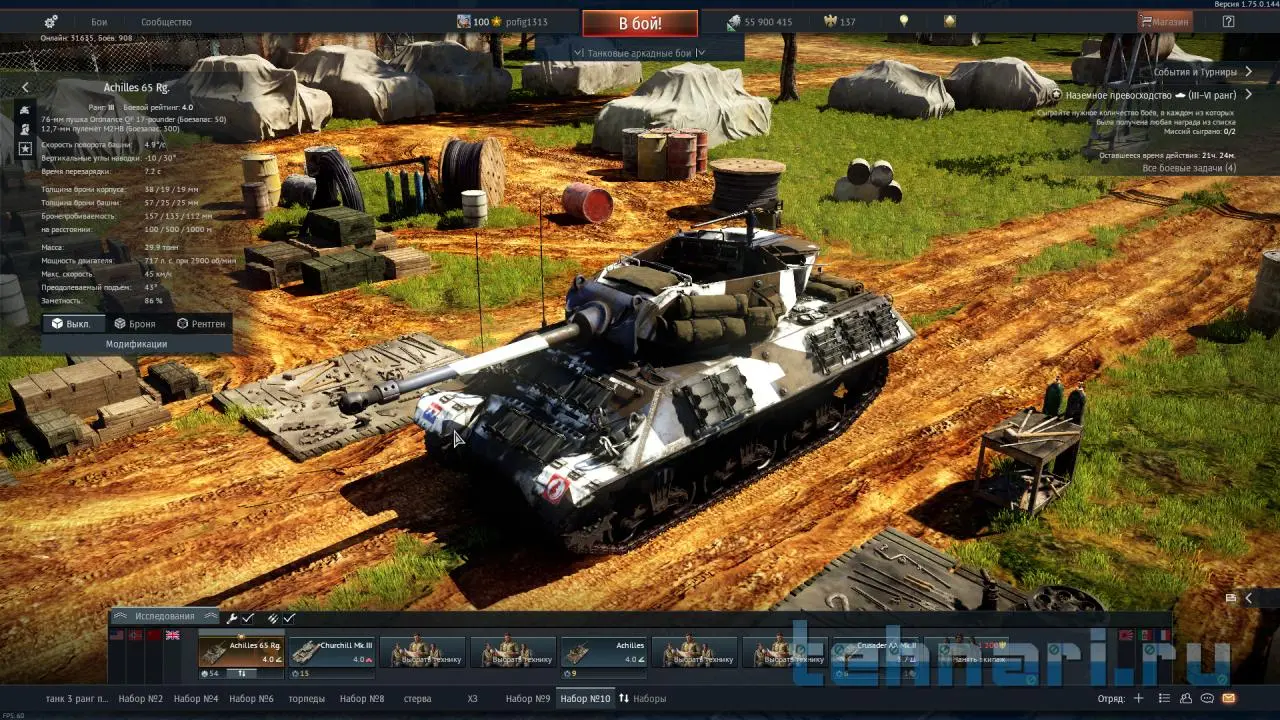Open the orange mail envelope icon
The width and height of the screenshot is (1280, 720).
point(1228,699)
